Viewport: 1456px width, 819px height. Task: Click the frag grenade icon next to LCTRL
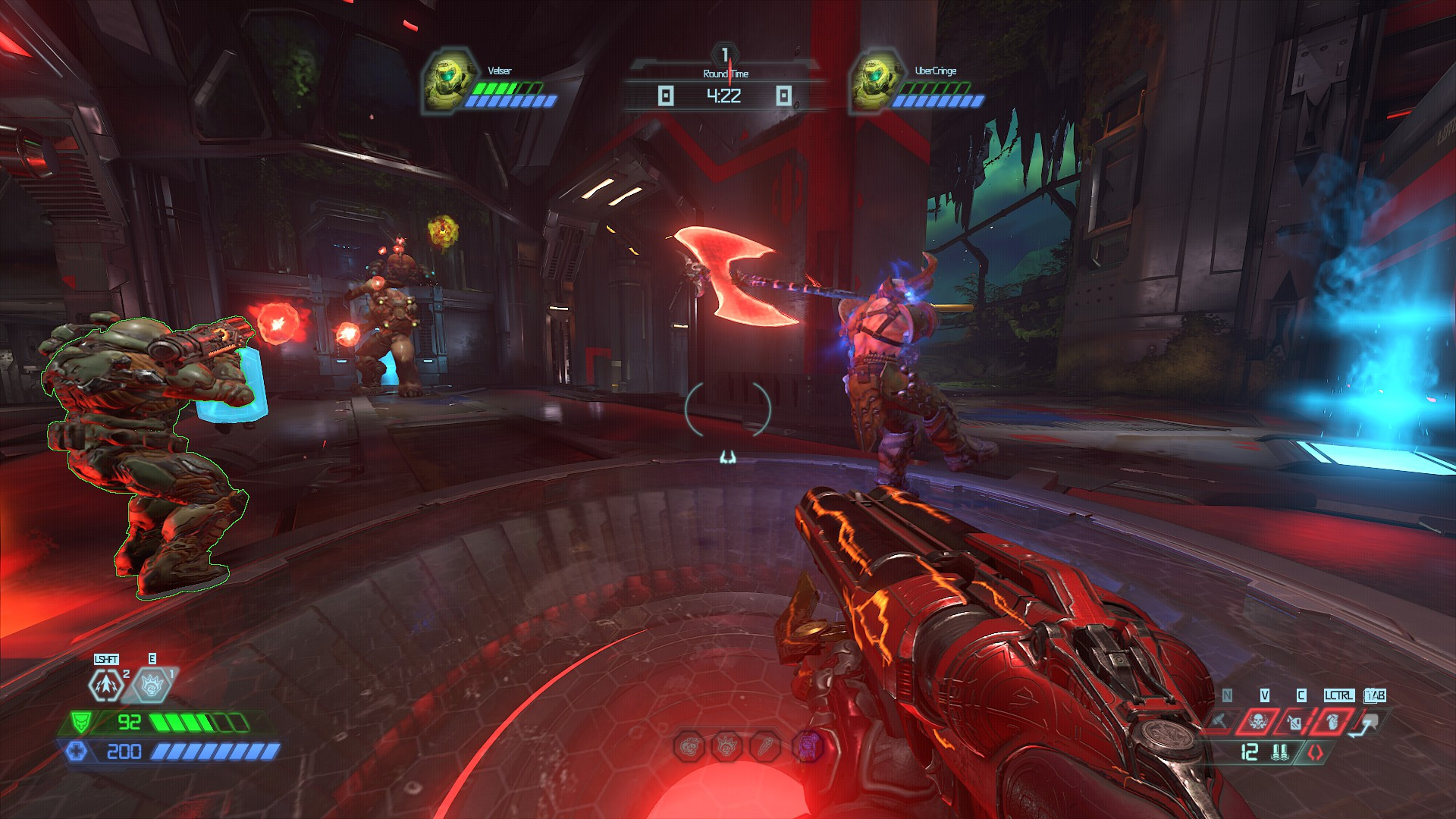click(x=1332, y=723)
